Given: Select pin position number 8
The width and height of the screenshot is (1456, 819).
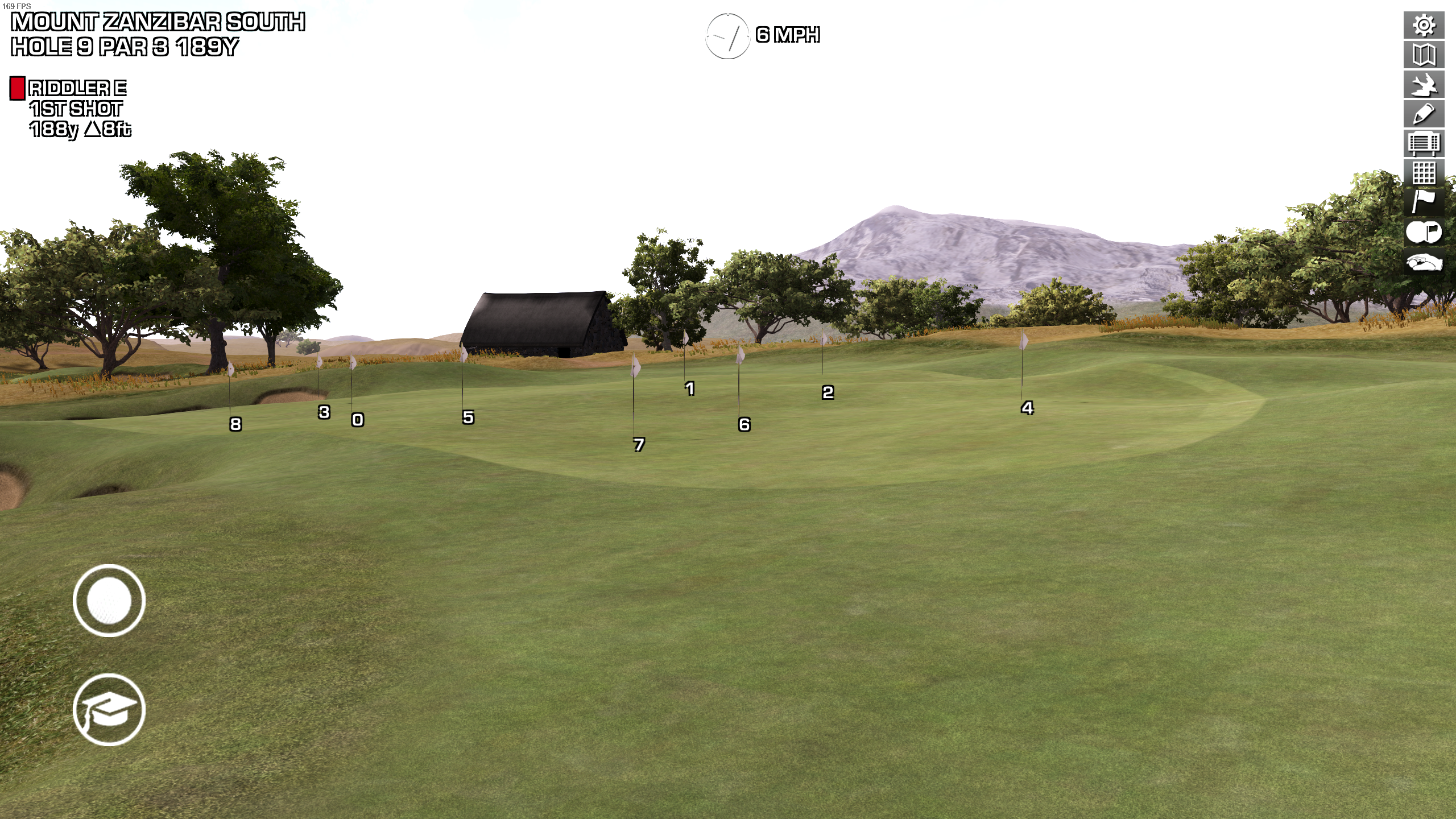Looking at the screenshot, I should [235, 424].
